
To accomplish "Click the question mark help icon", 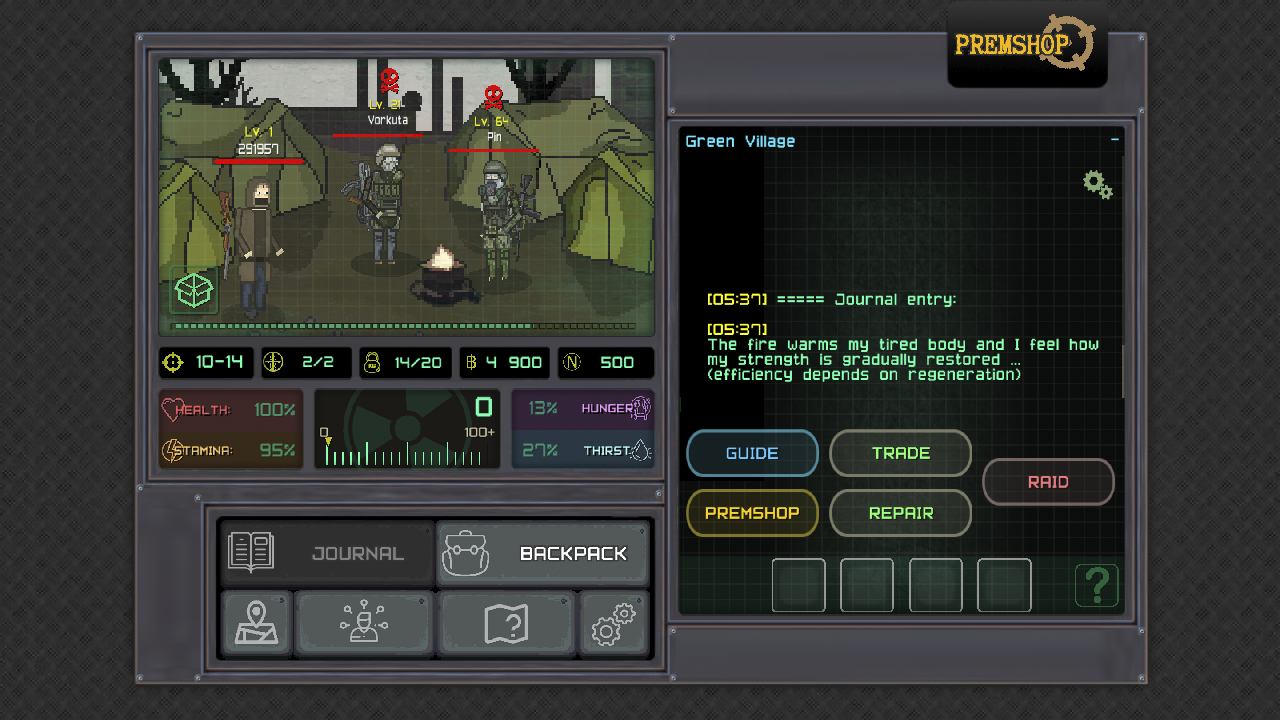I will click(x=1097, y=586).
